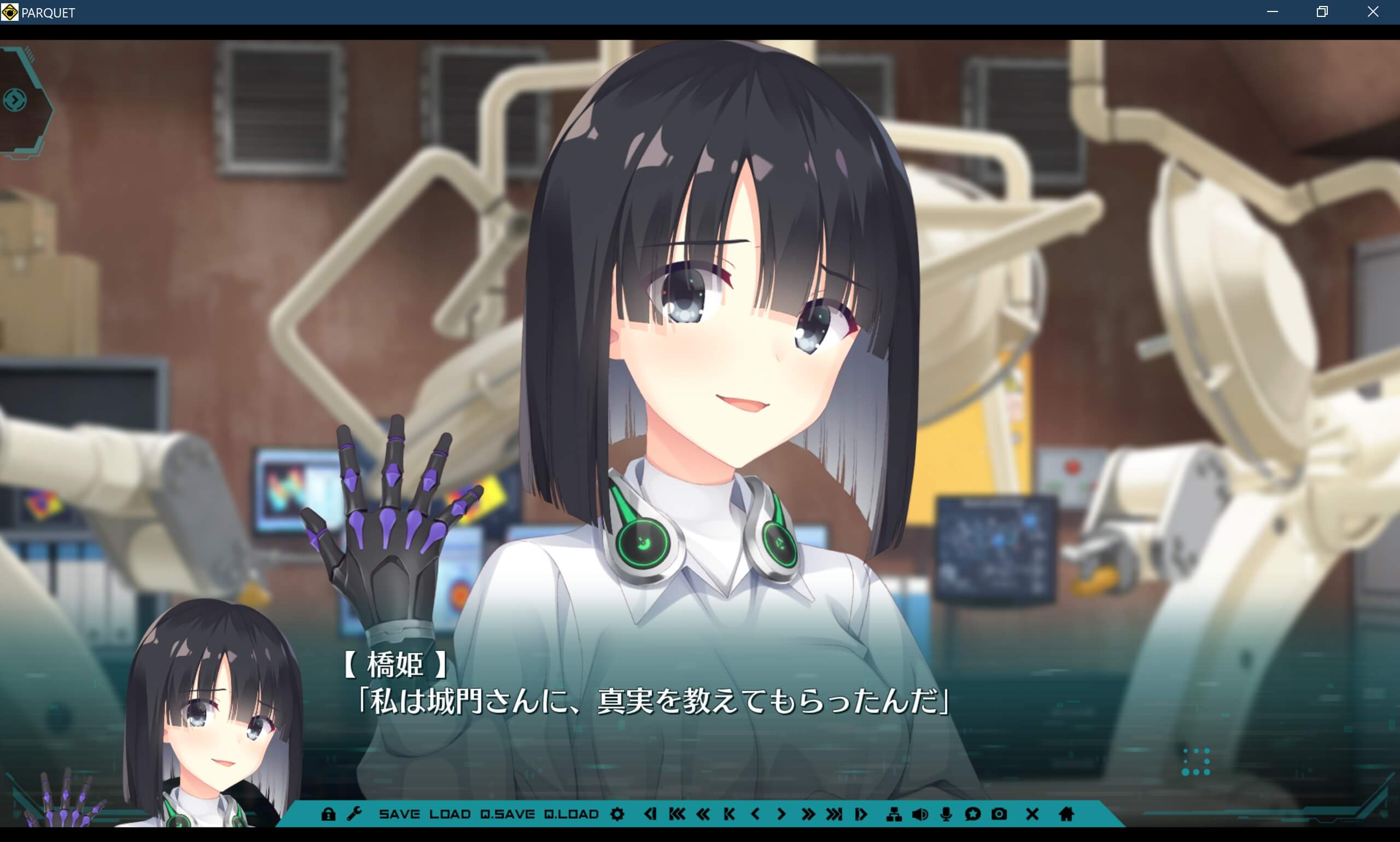Click Q.SAVE to quick save
Screen dimensions: 1400x842
(x=507, y=815)
